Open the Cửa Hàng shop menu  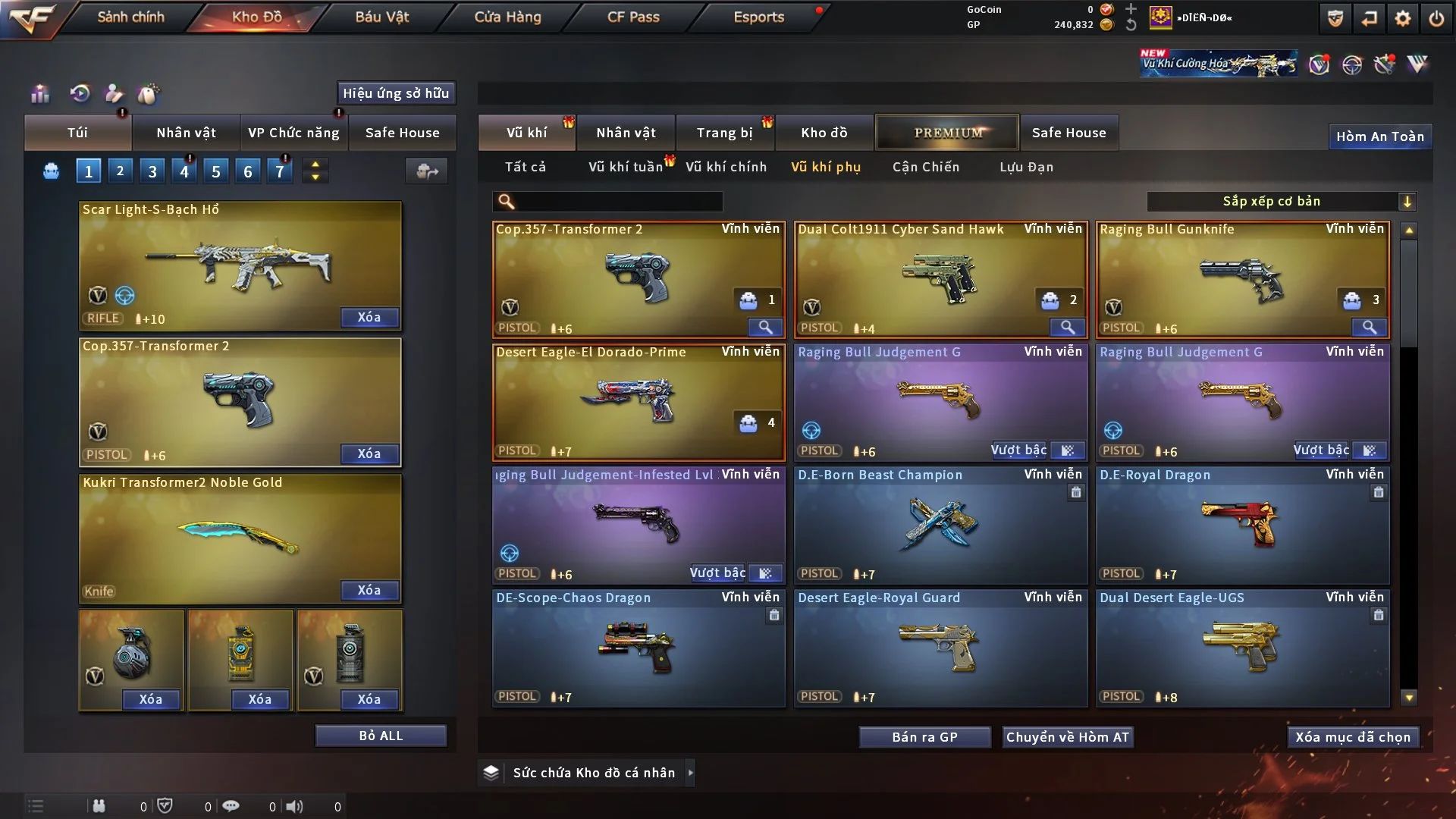pos(507,17)
